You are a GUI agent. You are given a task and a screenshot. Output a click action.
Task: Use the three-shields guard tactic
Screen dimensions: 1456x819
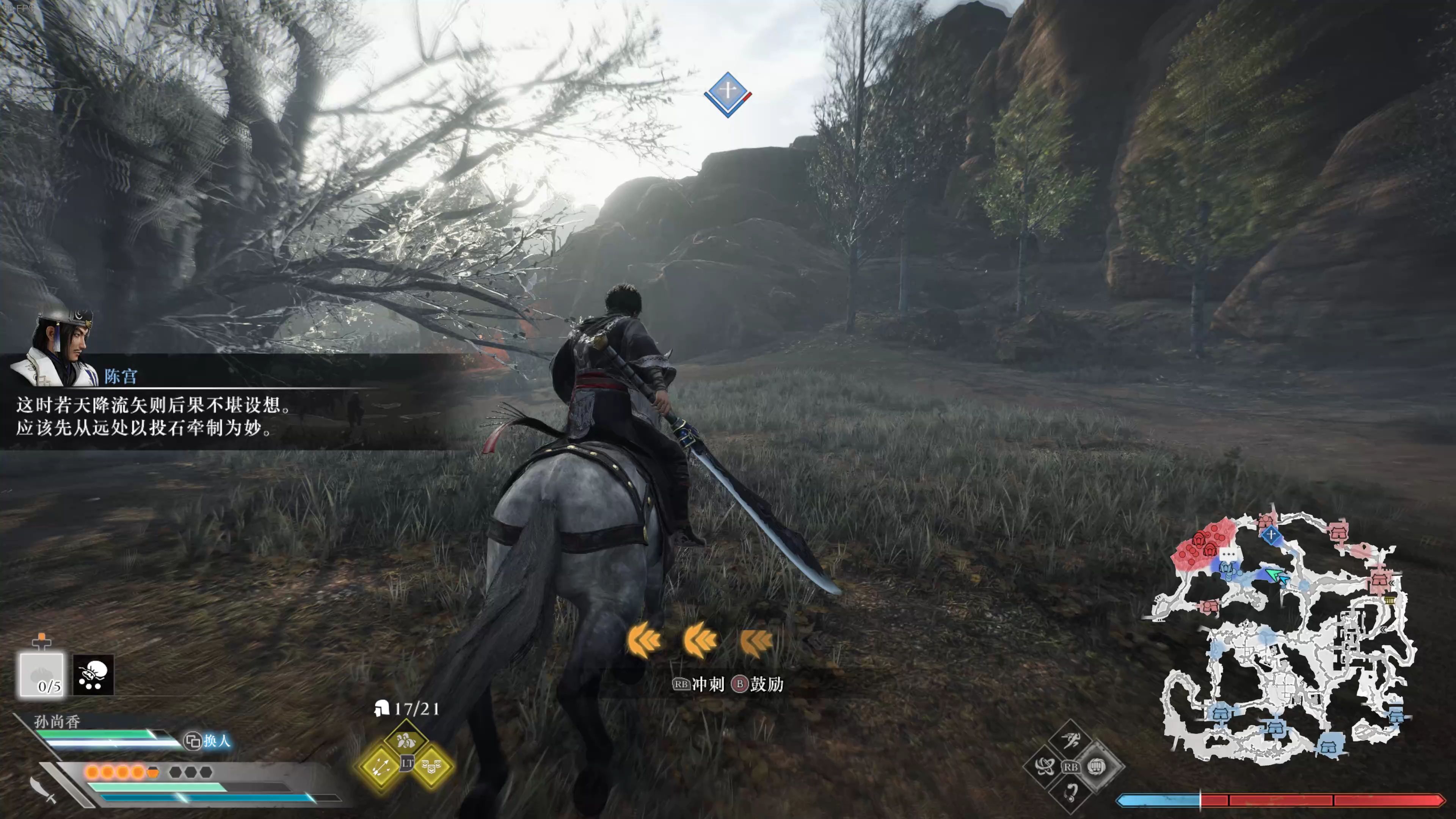pyautogui.click(x=432, y=766)
